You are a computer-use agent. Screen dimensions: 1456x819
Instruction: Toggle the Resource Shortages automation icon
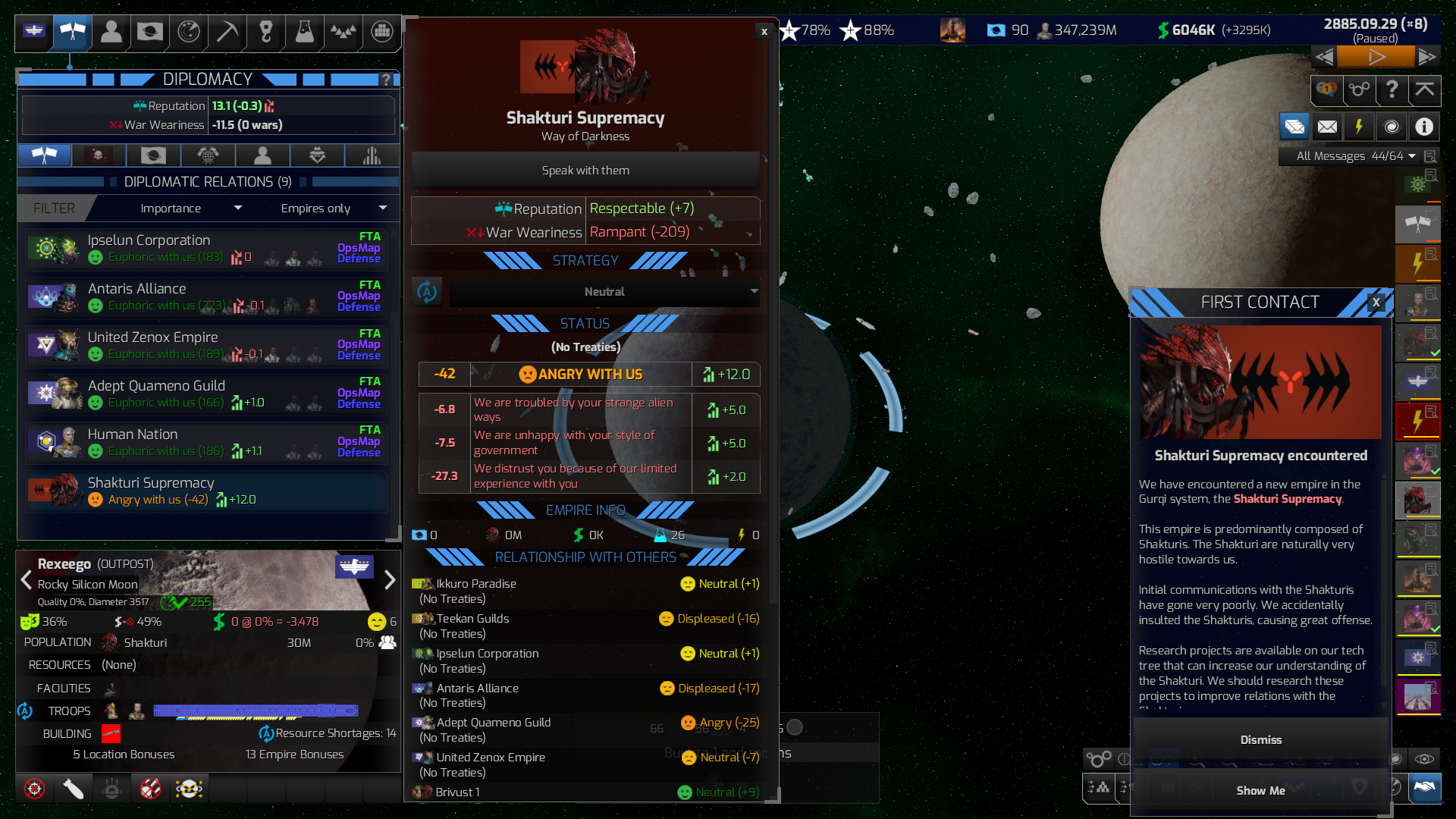(266, 733)
